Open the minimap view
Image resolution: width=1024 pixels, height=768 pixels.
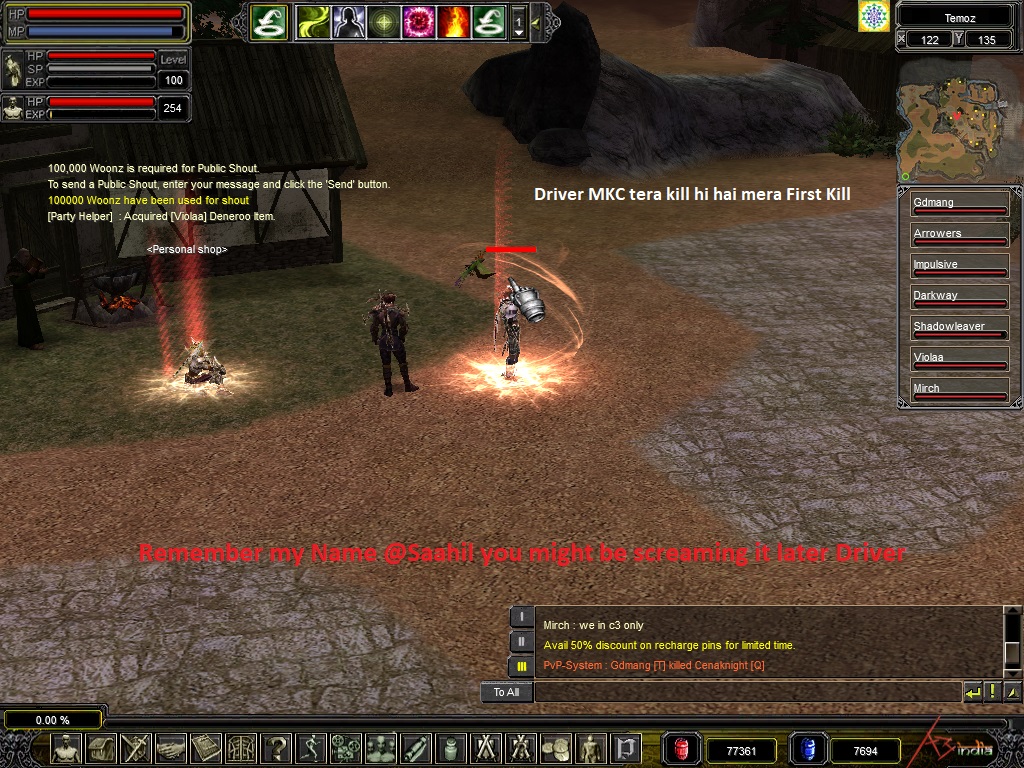(x=949, y=118)
